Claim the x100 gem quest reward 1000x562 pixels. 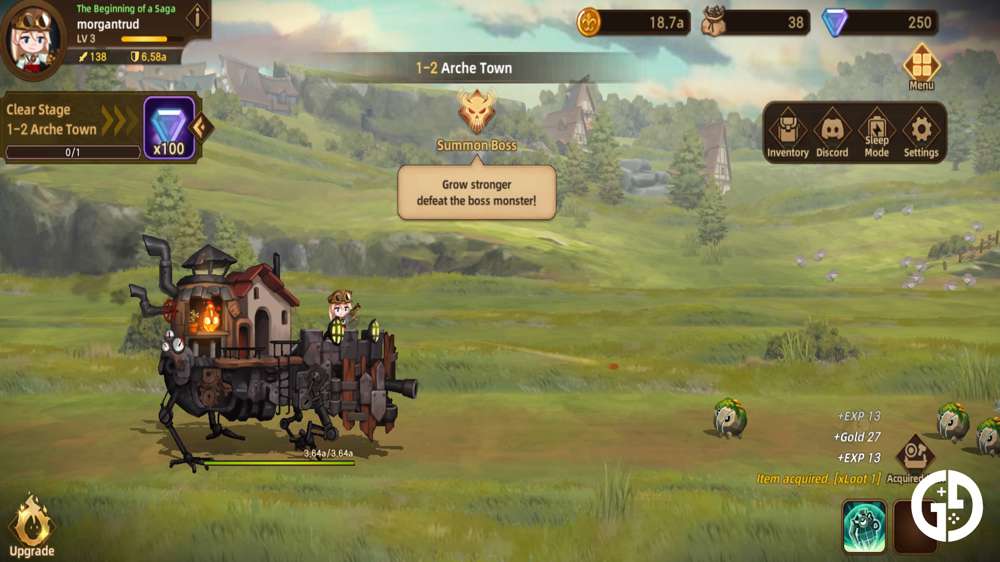click(168, 127)
